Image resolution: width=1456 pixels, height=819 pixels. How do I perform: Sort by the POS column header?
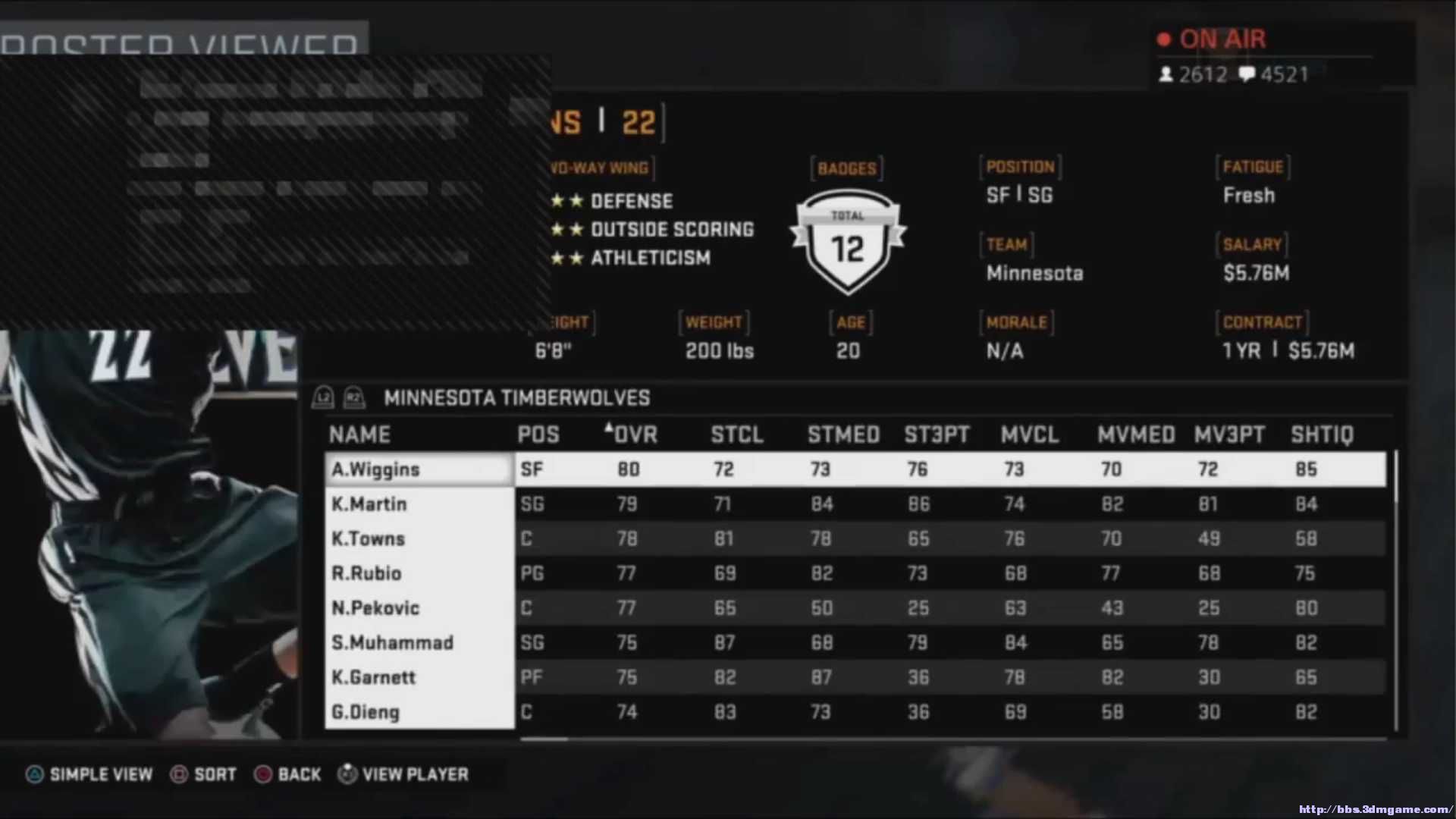click(x=538, y=435)
